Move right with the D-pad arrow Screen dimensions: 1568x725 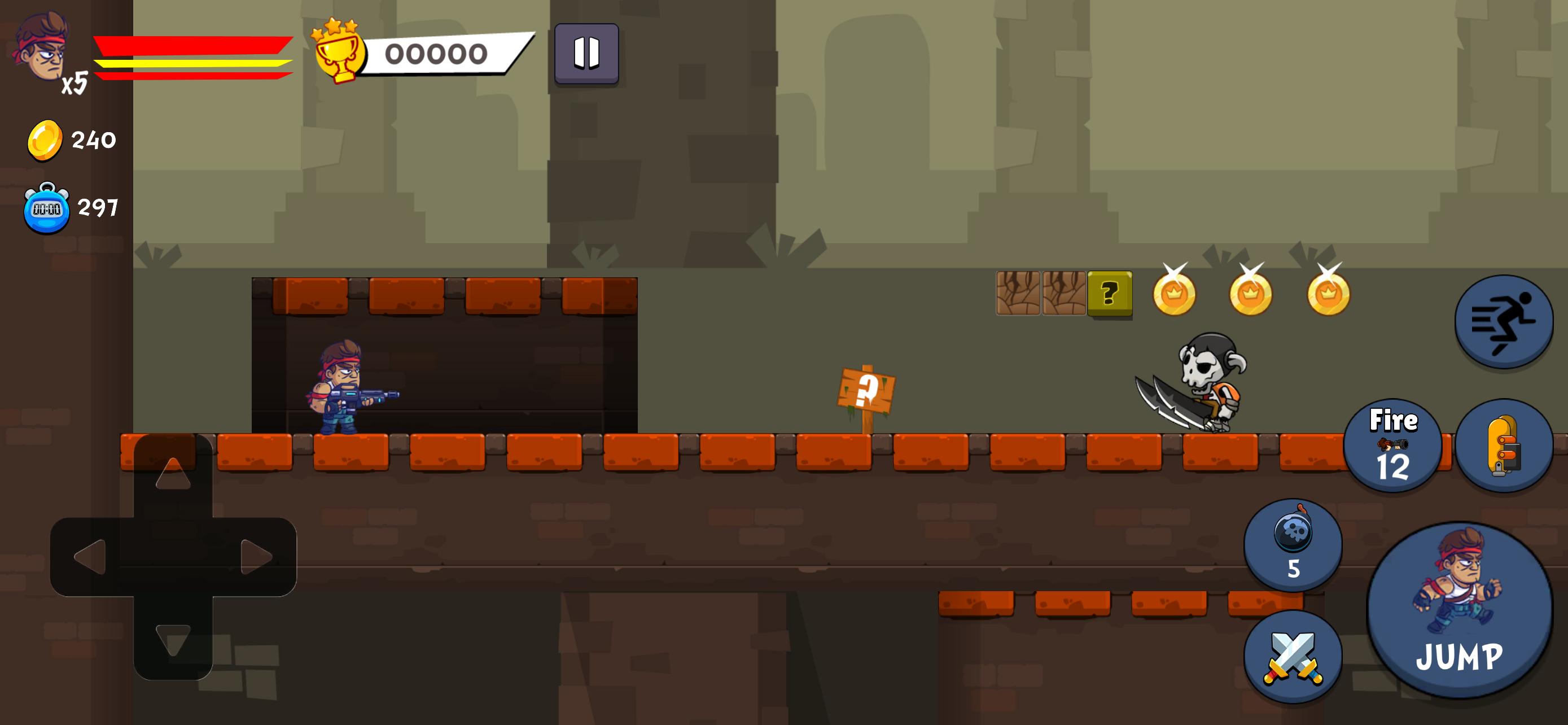point(256,556)
